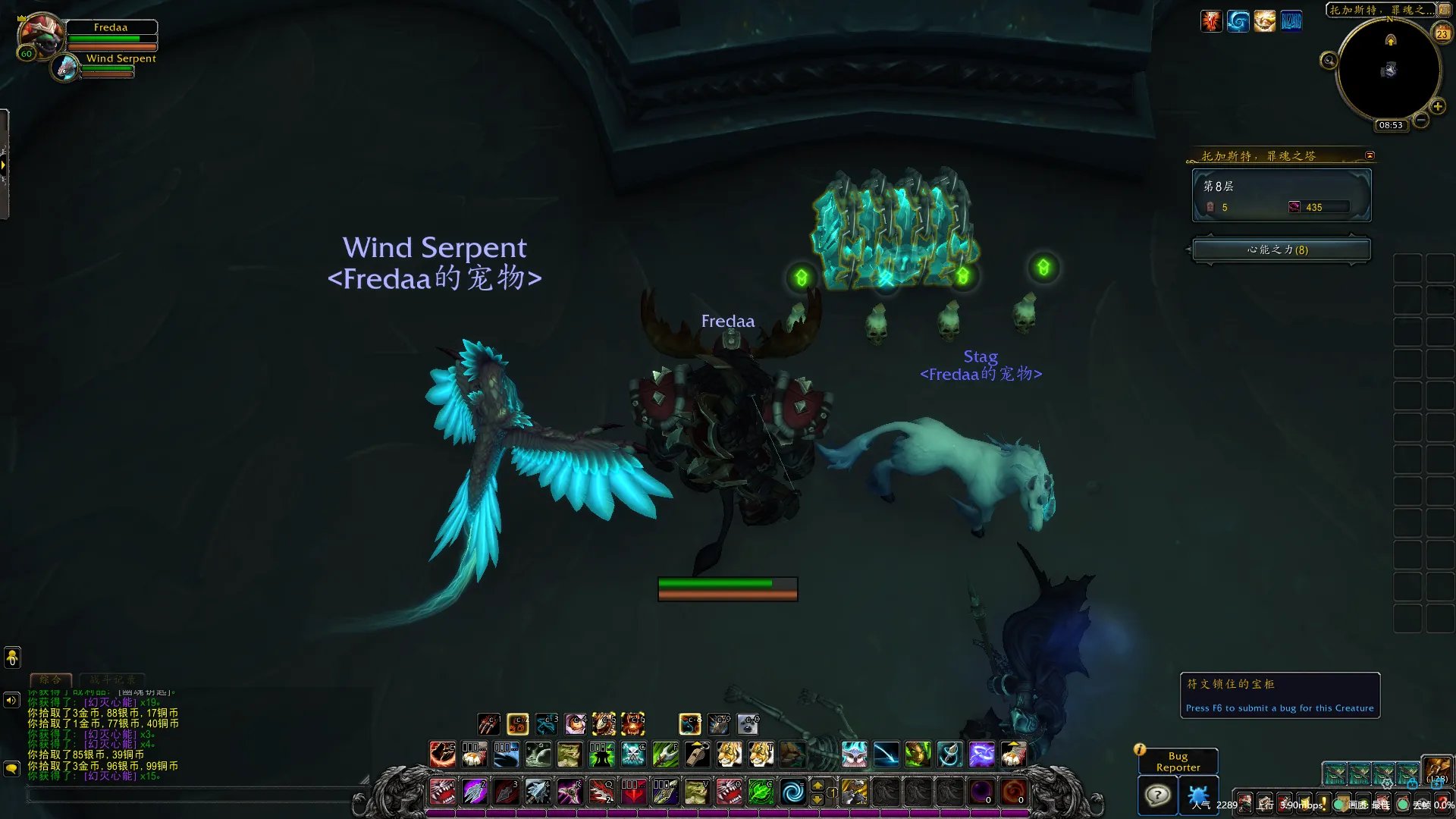Use the blue swirl portal ability
Viewport: 1456px width, 819px height.
click(x=792, y=792)
